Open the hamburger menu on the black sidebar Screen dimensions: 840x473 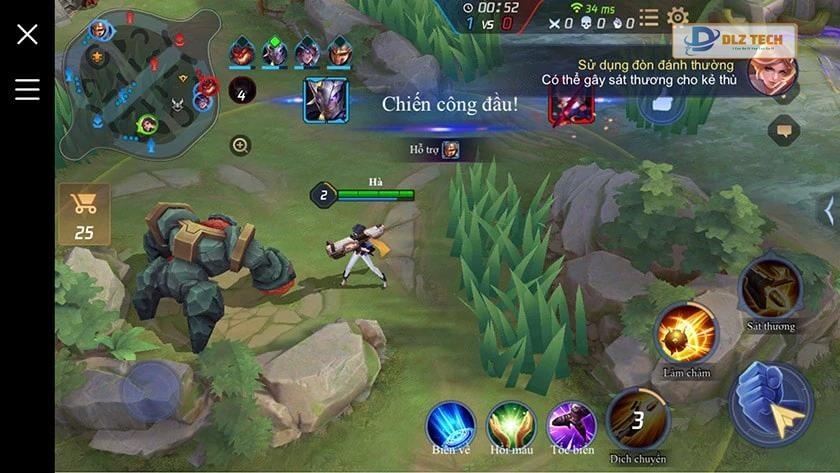click(27, 89)
